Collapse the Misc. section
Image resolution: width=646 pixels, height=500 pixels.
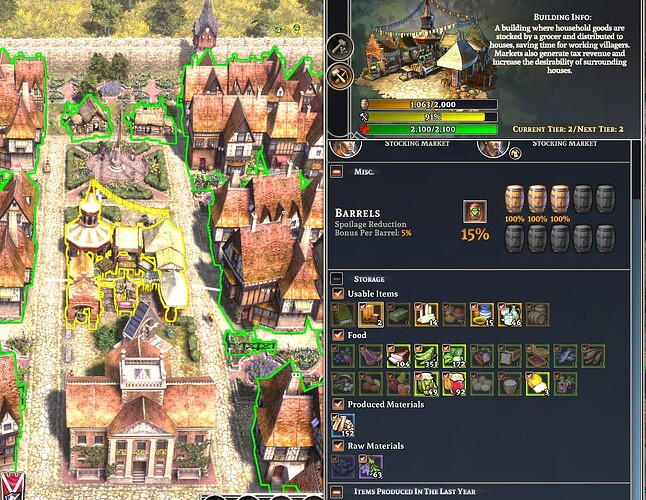tap(337, 171)
